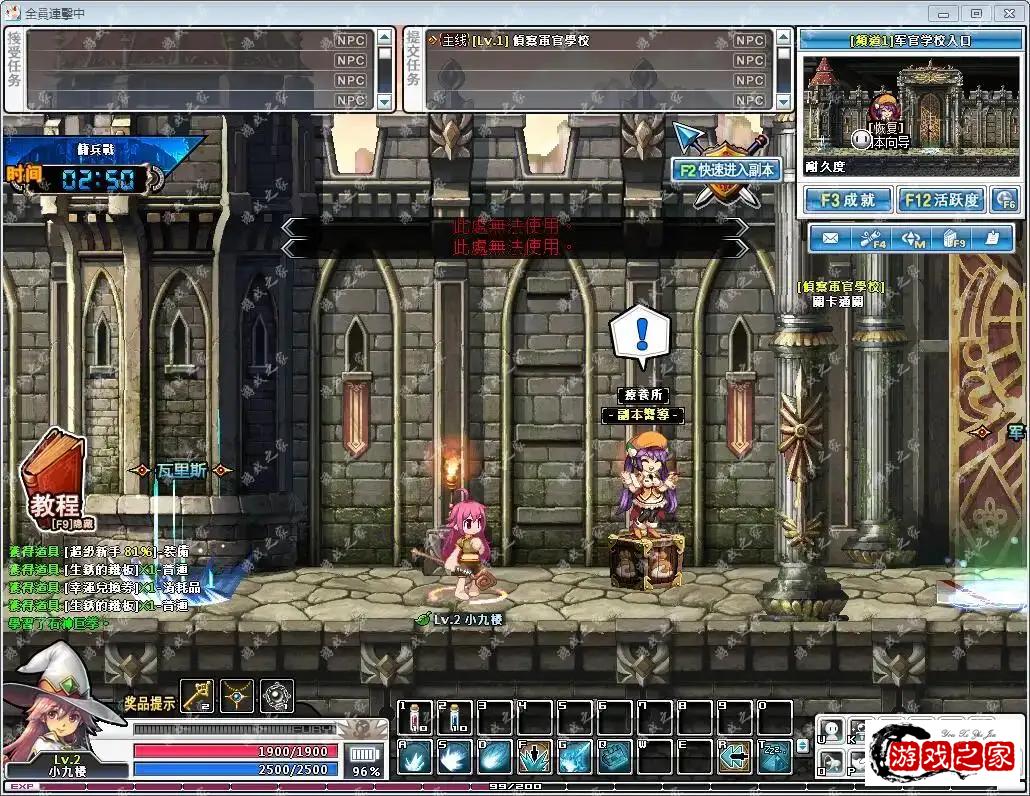Open the notepad toolbar icon
The height and width of the screenshot is (796, 1030).
pos(991,239)
